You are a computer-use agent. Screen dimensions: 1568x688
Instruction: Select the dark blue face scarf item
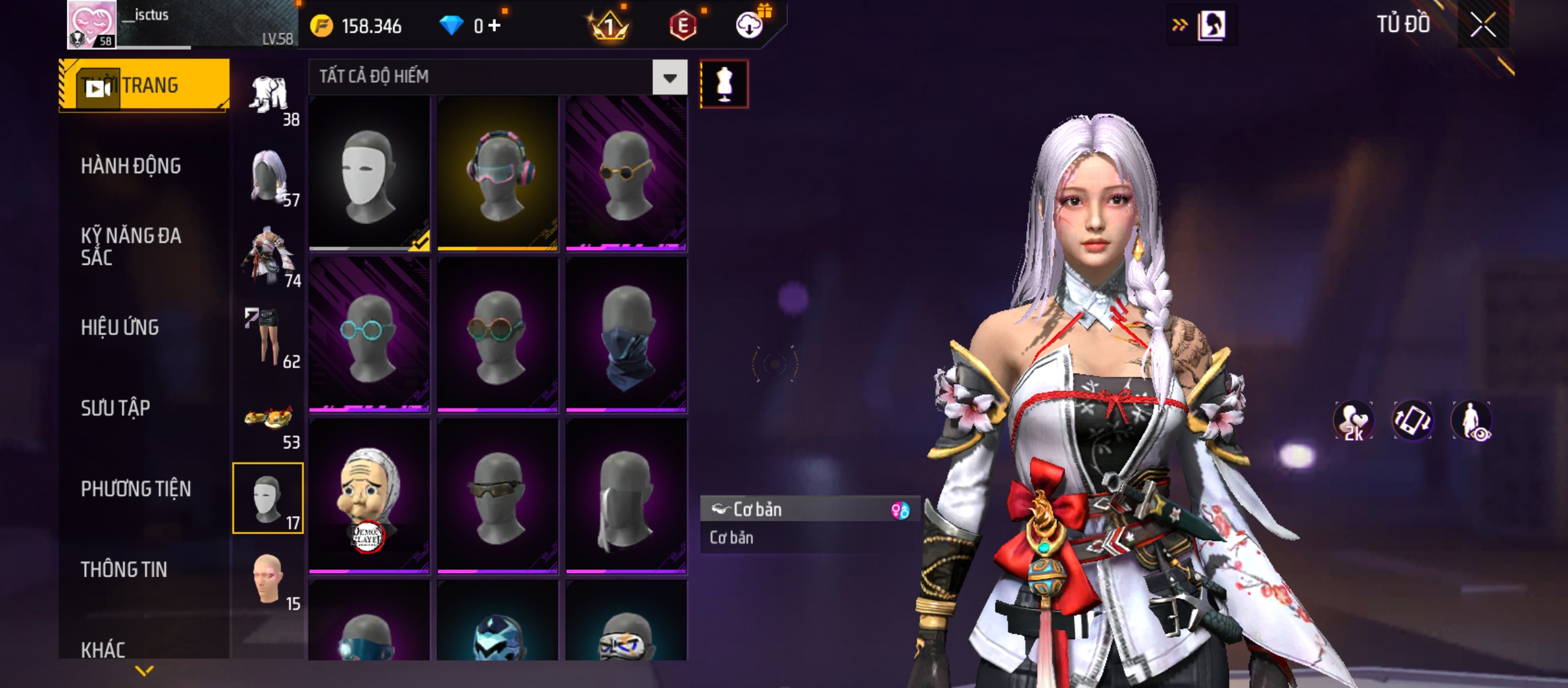(x=626, y=334)
